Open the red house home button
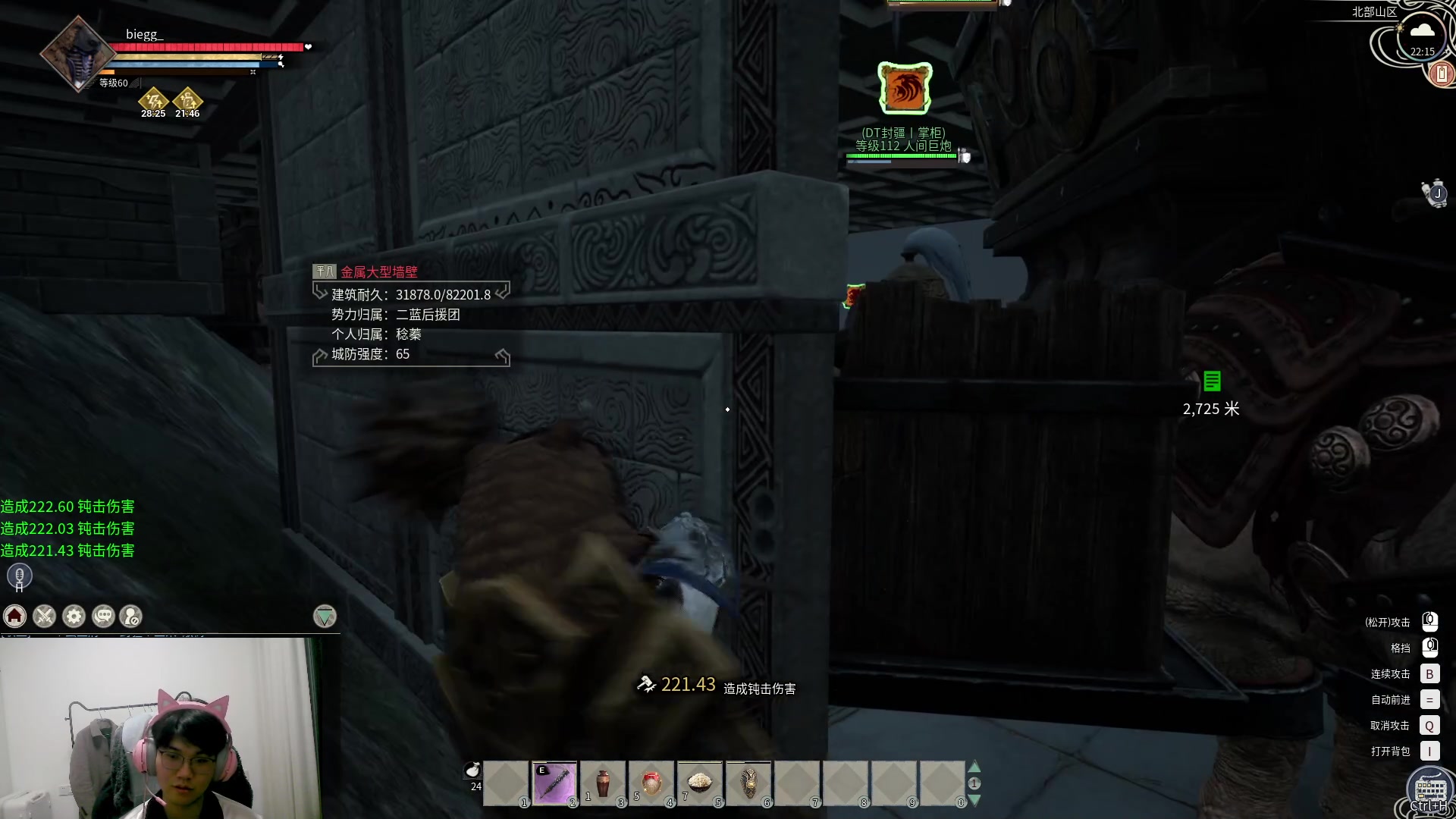The height and width of the screenshot is (819, 1456). pos(15,616)
